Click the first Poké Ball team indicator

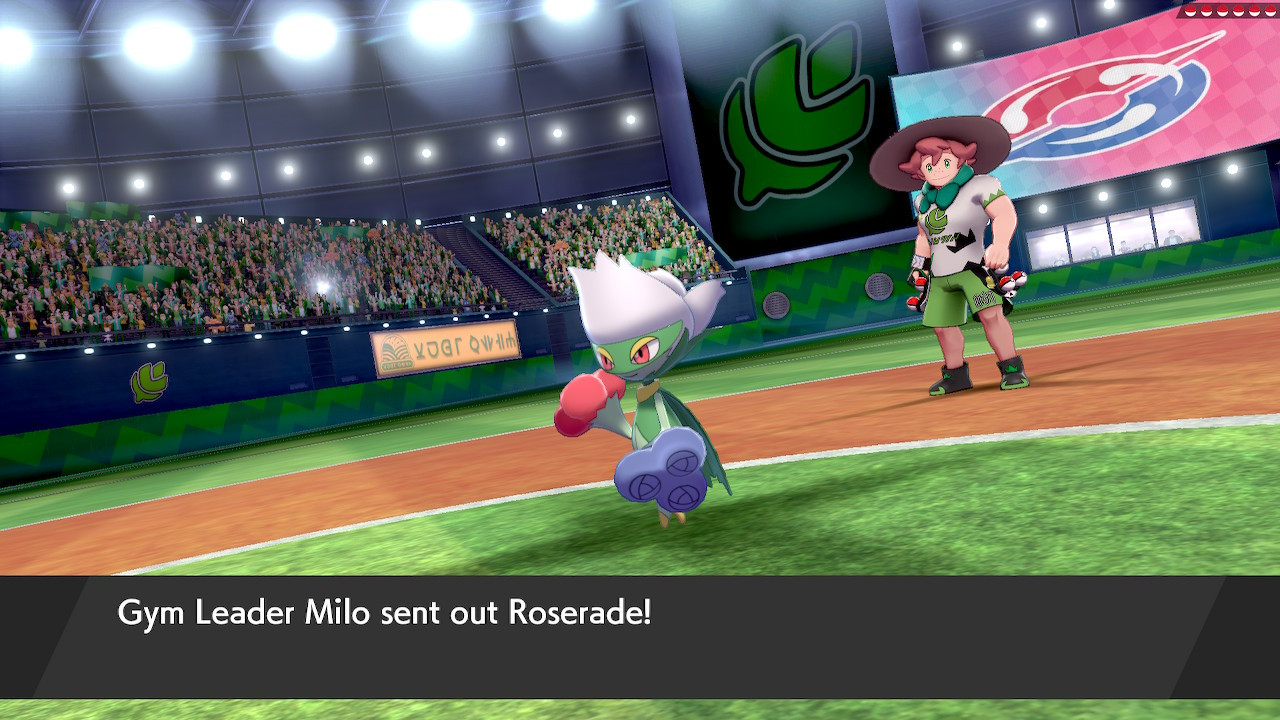click(x=1190, y=11)
